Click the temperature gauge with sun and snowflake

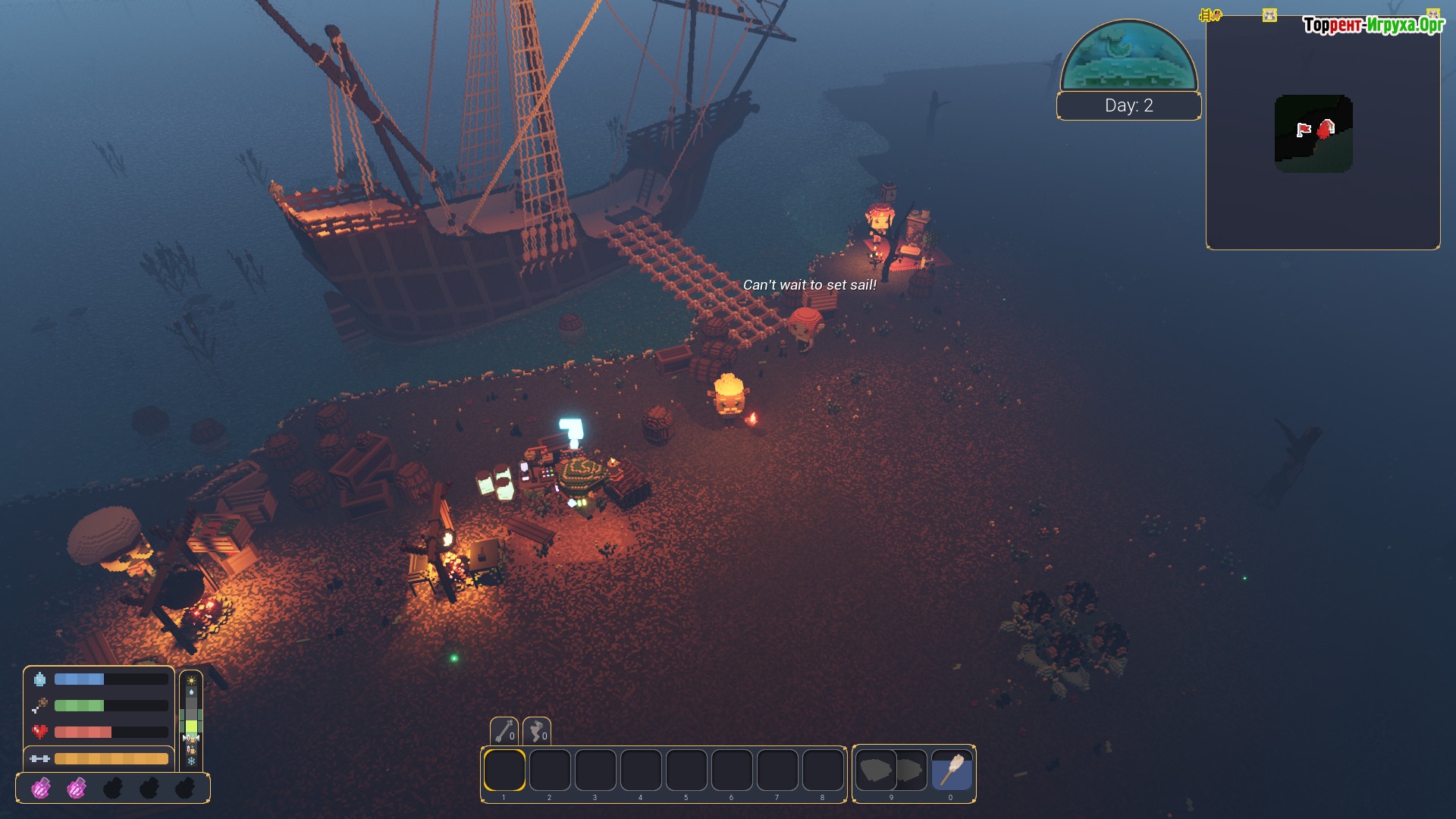(191, 720)
